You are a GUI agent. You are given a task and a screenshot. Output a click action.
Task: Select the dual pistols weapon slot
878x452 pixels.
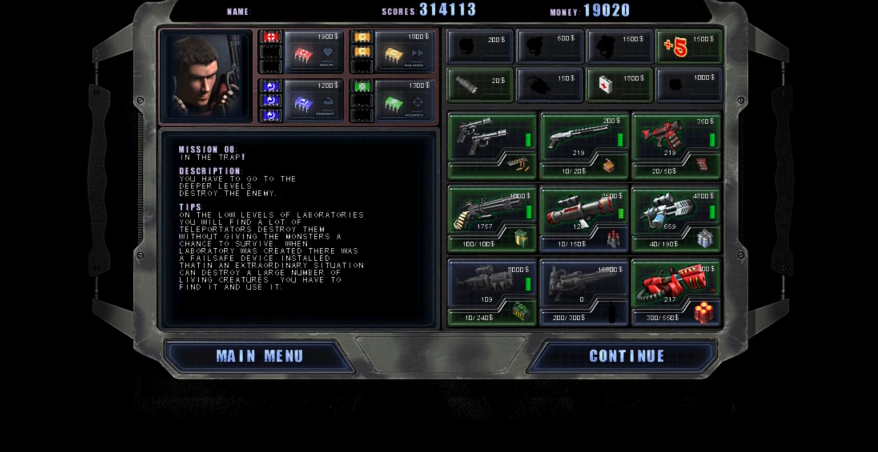491,136
